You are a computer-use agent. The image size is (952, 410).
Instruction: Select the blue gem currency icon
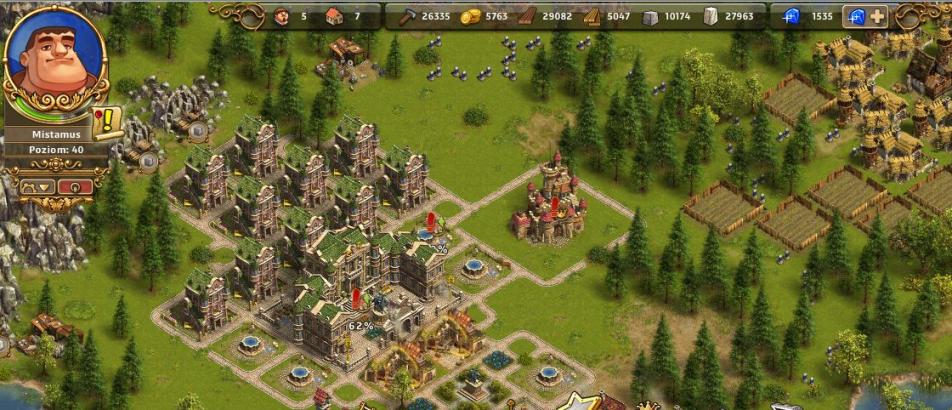click(792, 16)
